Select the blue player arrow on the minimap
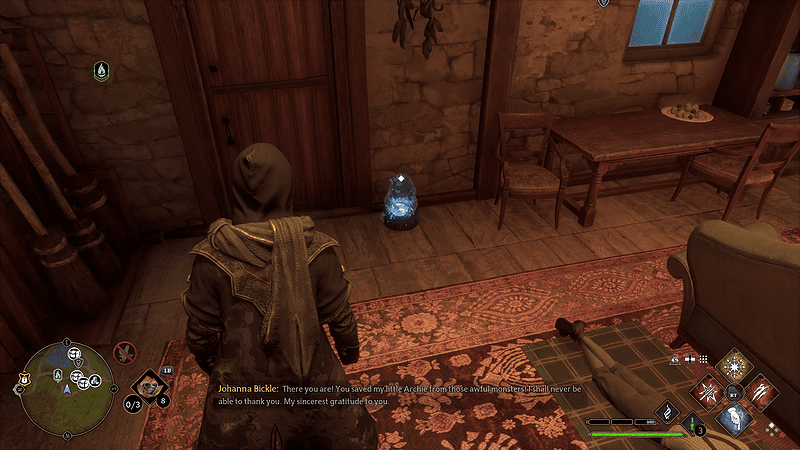Screen dimensions: 800x450 coord(68,391)
